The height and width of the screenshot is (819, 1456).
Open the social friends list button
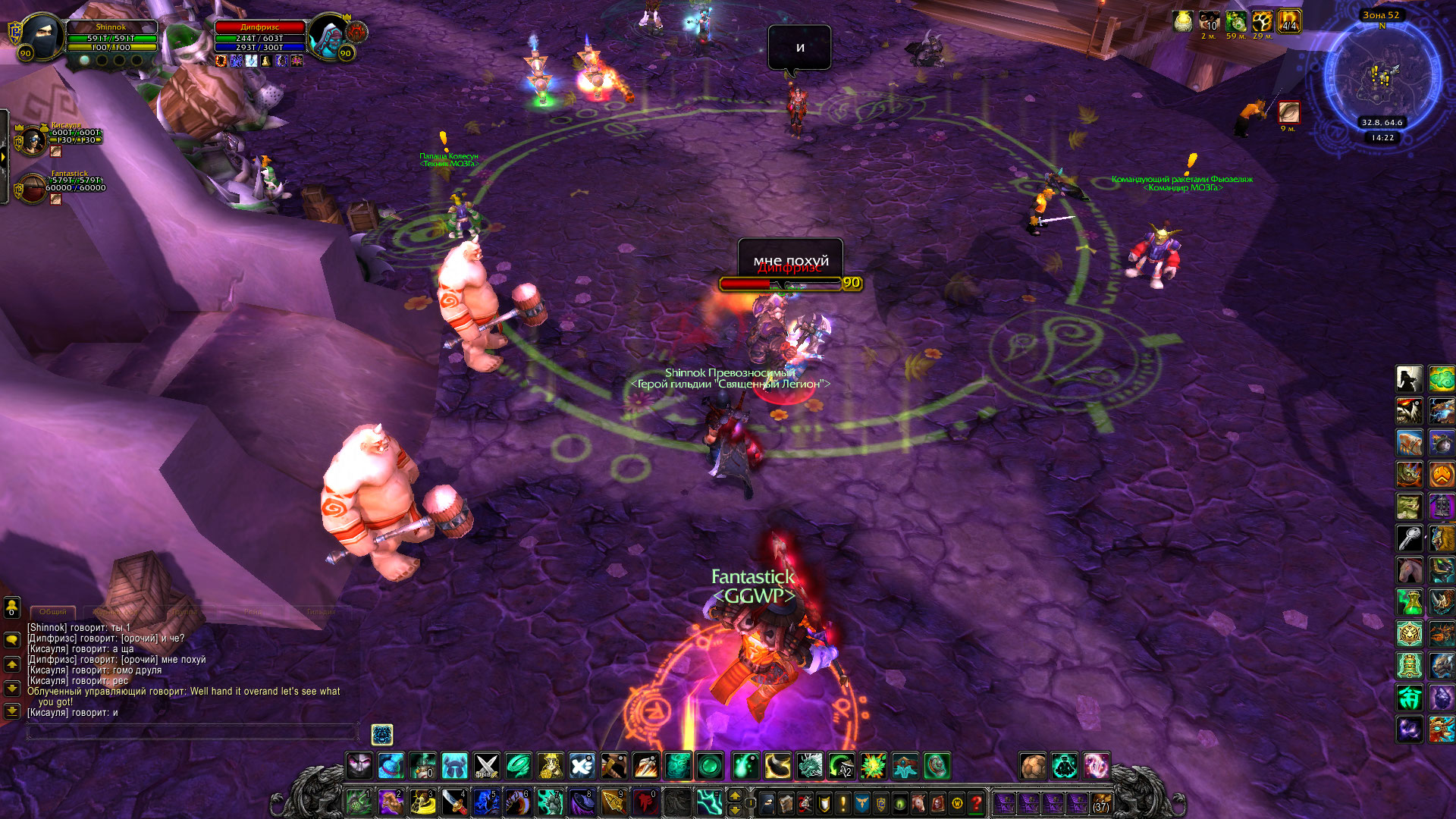[12, 607]
